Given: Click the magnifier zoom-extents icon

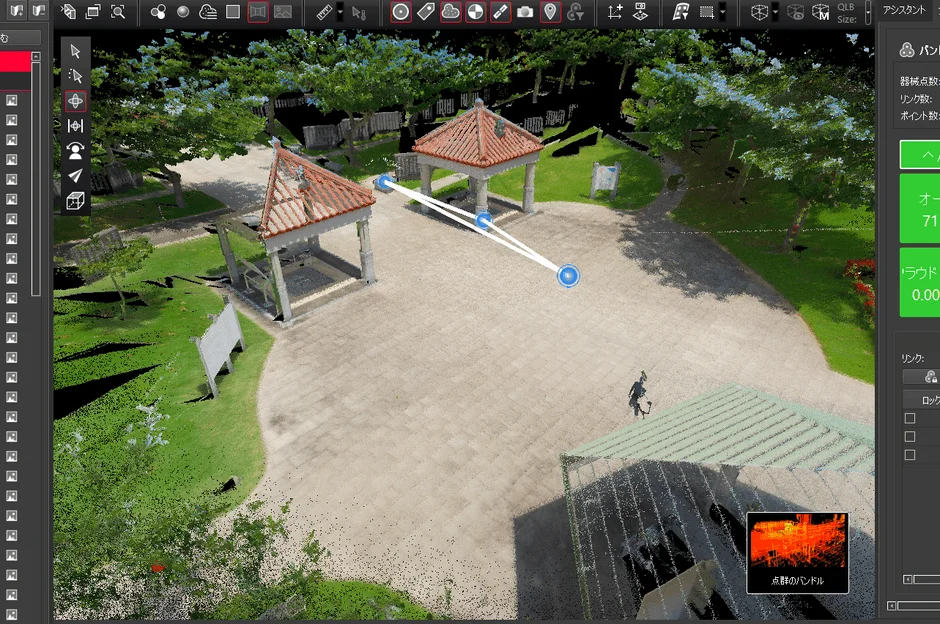Looking at the screenshot, I should [x=118, y=12].
